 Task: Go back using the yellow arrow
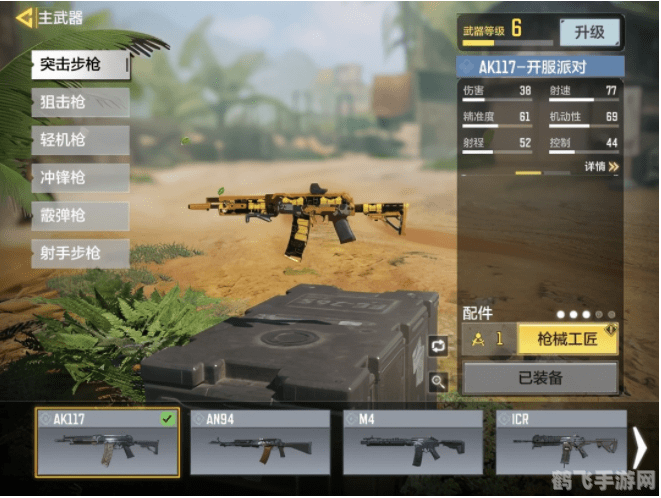[x=23, y=17]
